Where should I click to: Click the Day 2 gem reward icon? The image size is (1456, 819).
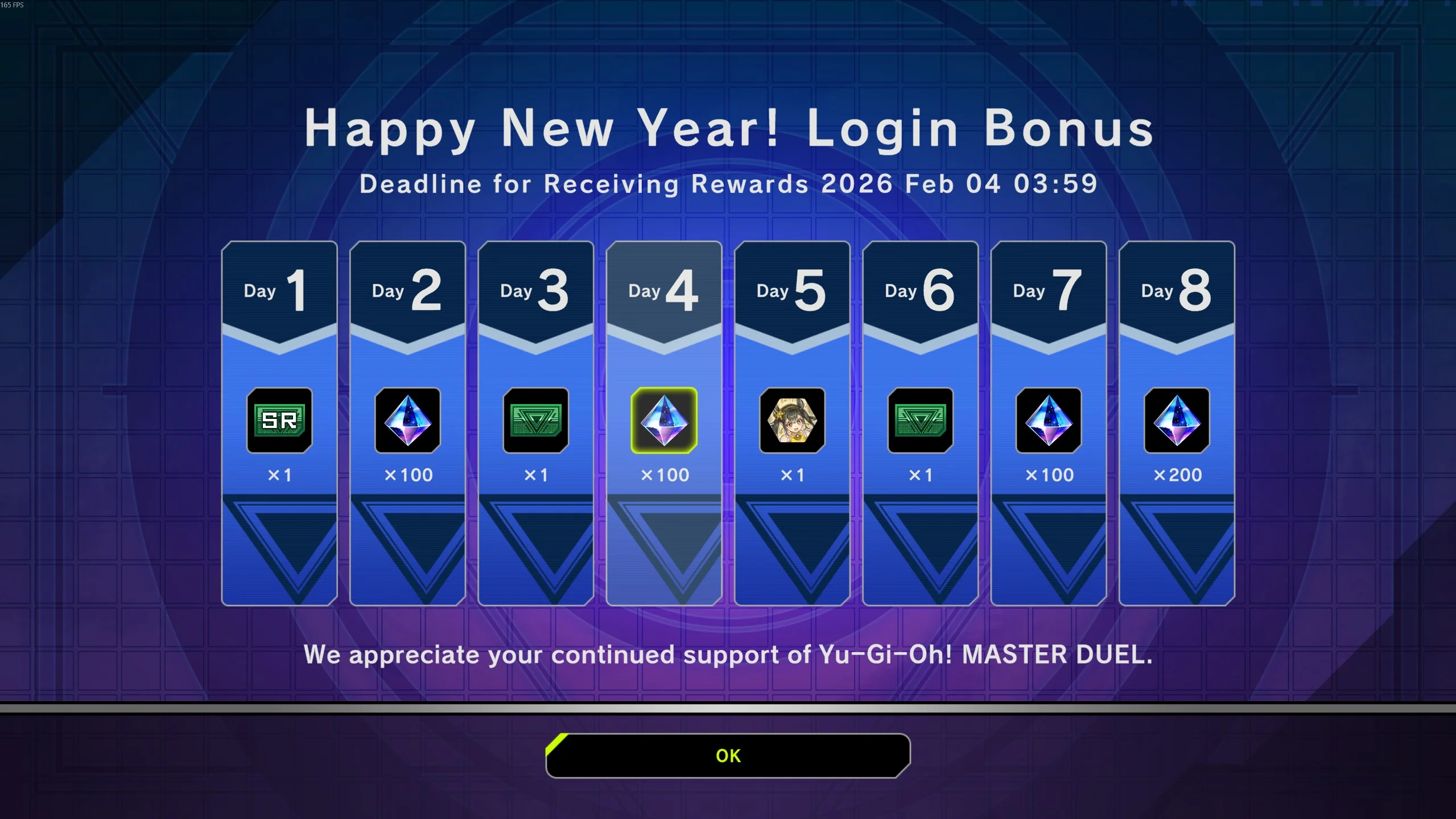[x=407, y=421]
